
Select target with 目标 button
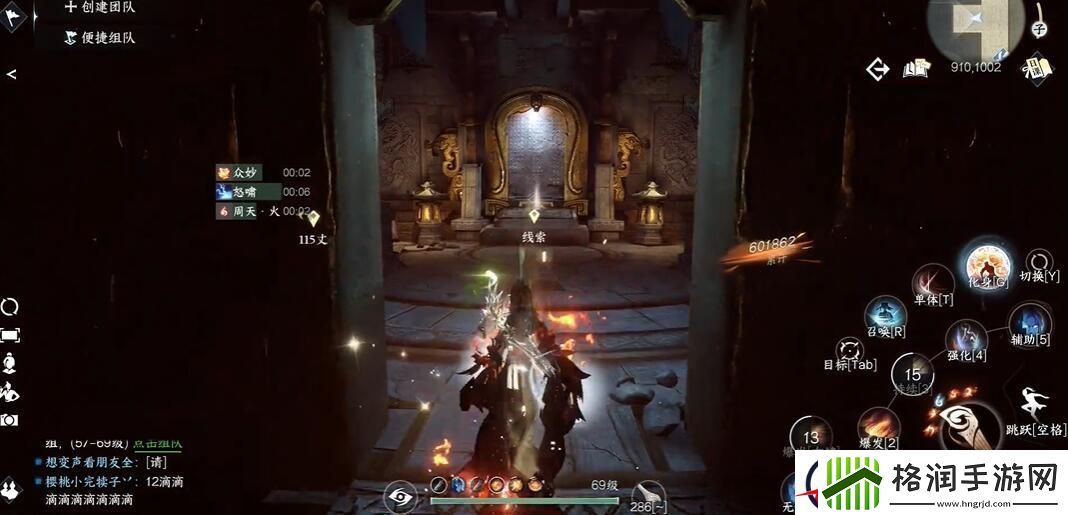pos(851,351)
